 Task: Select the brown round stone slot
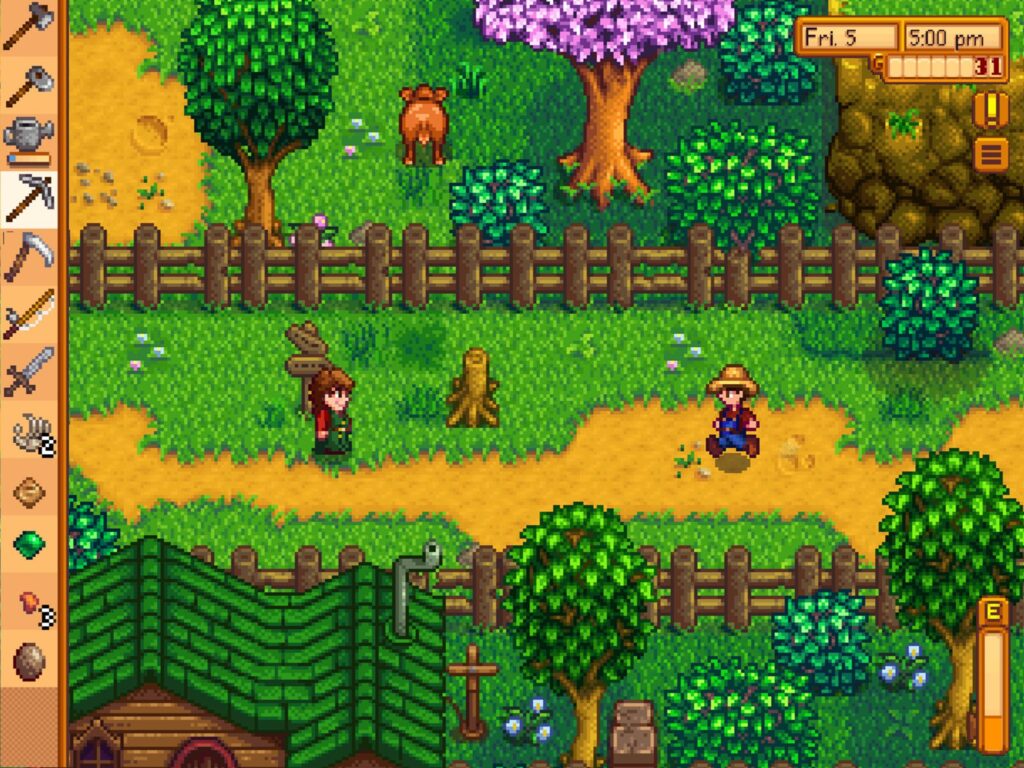pos(28,661)
